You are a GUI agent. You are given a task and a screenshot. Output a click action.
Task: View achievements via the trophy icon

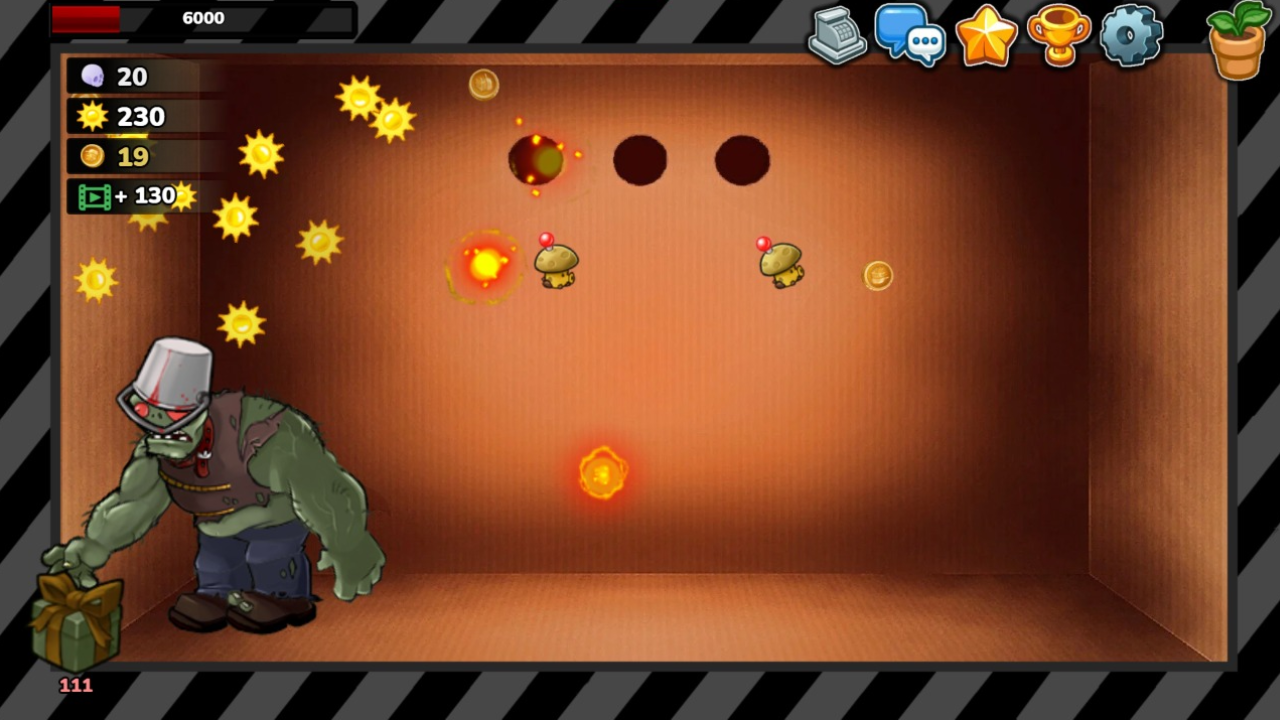click(x=1058, y=37)
